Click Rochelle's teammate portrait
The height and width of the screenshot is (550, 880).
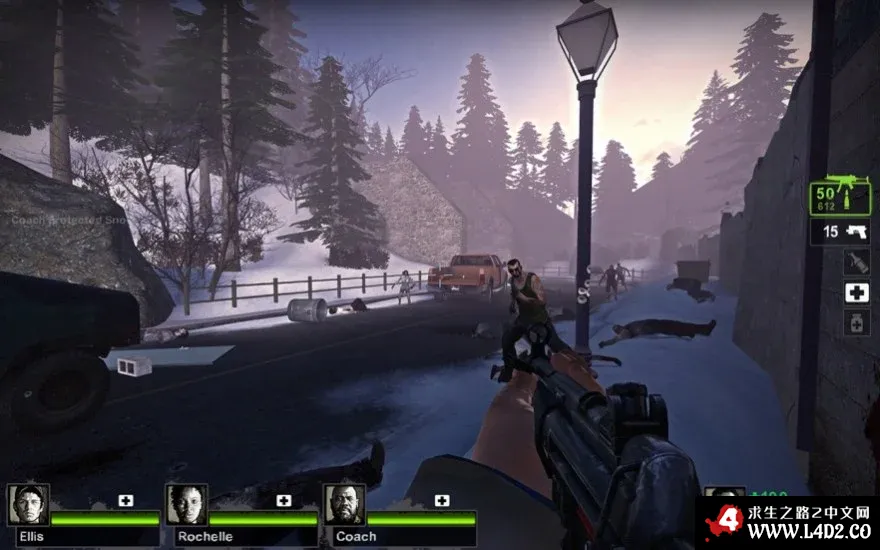point(186,506)
